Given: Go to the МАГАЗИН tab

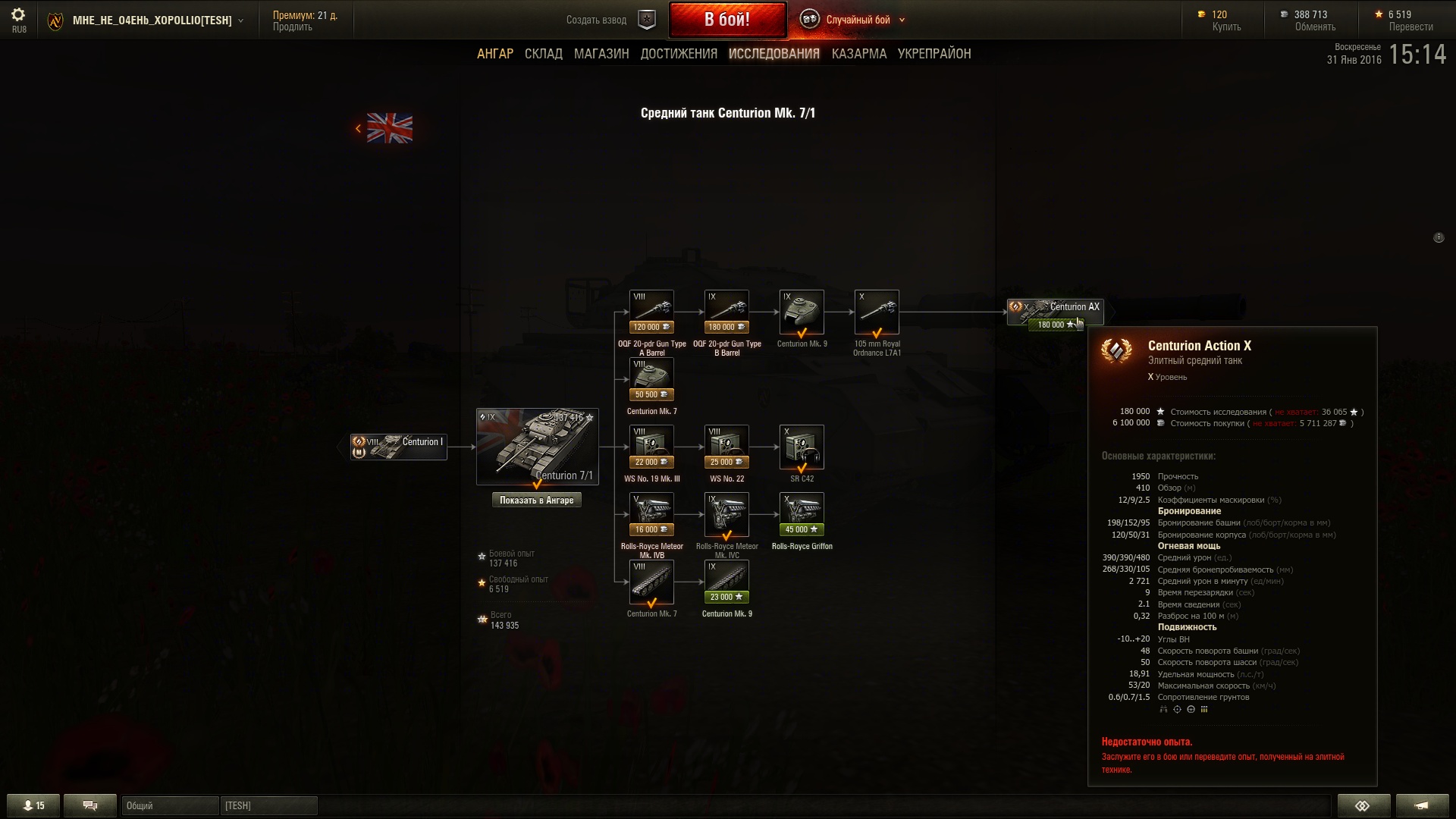Looking at the screenshot, I should click(x=601, y=54).
